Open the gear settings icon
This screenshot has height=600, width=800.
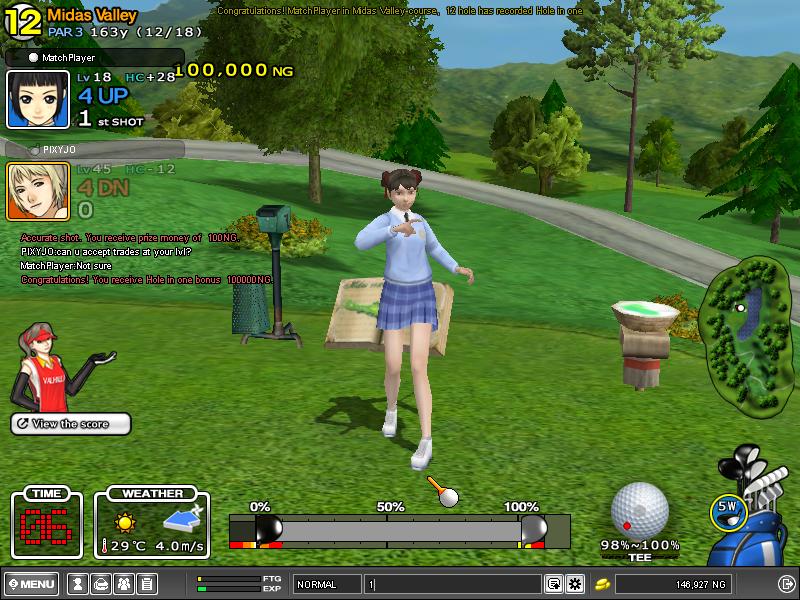point(575,584)
